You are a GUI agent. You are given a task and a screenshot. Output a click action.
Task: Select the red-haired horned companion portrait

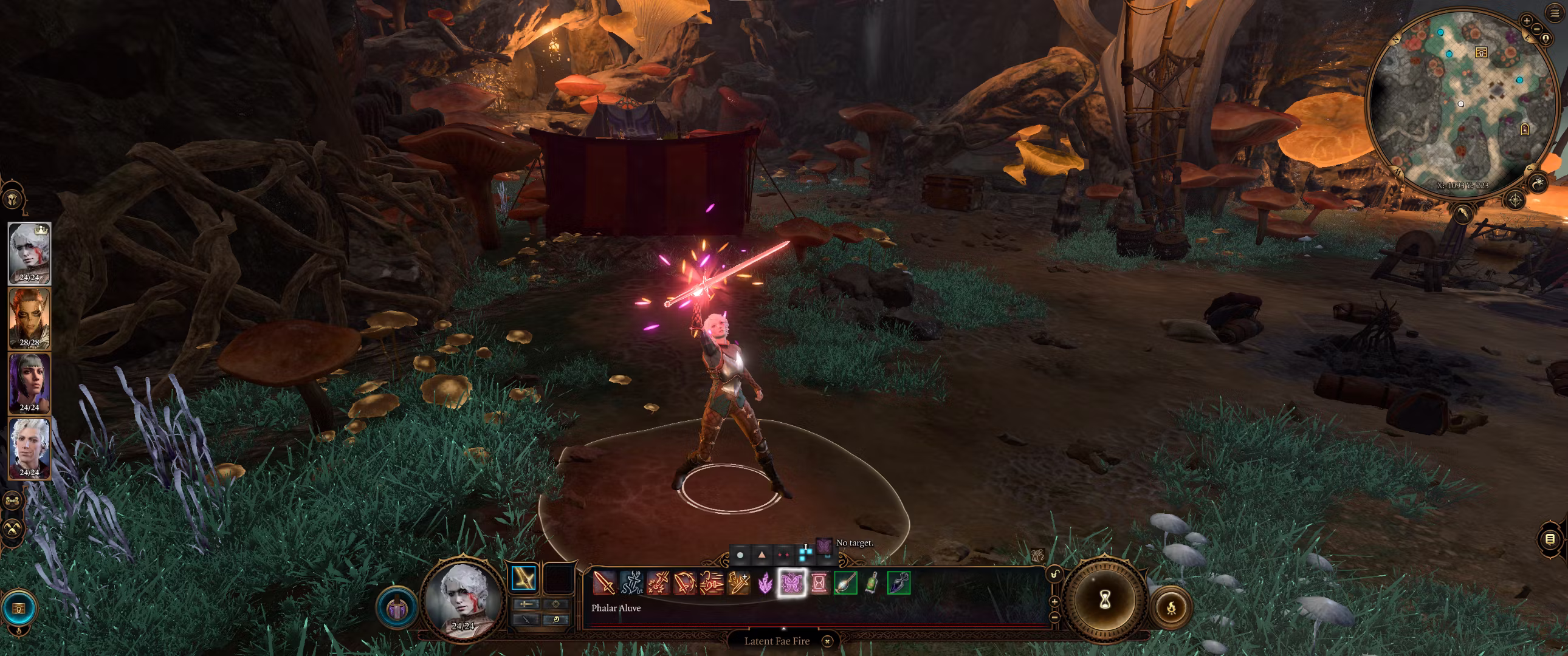[x=29, y=318]
